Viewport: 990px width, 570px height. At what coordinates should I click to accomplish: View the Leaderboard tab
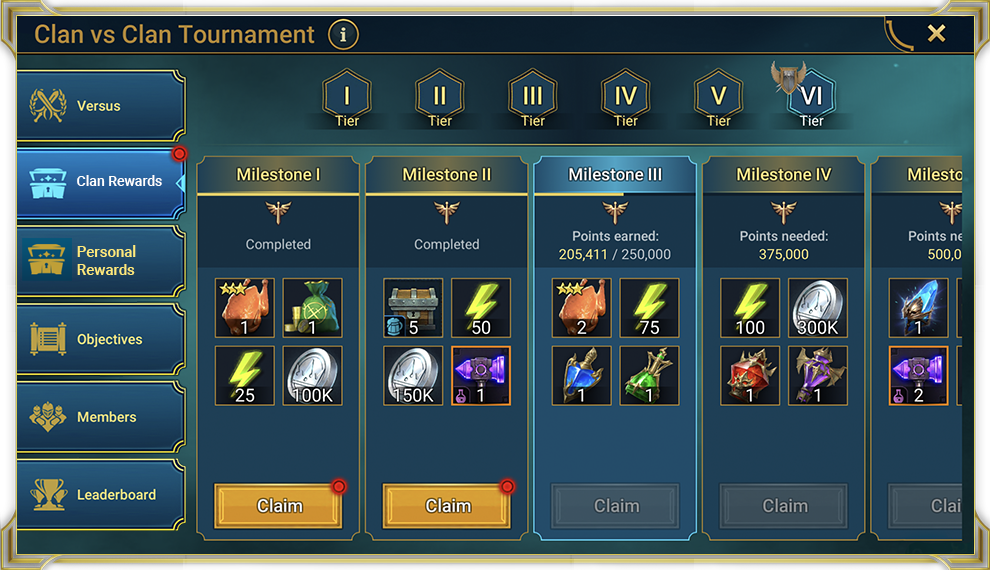click(100, 495)
